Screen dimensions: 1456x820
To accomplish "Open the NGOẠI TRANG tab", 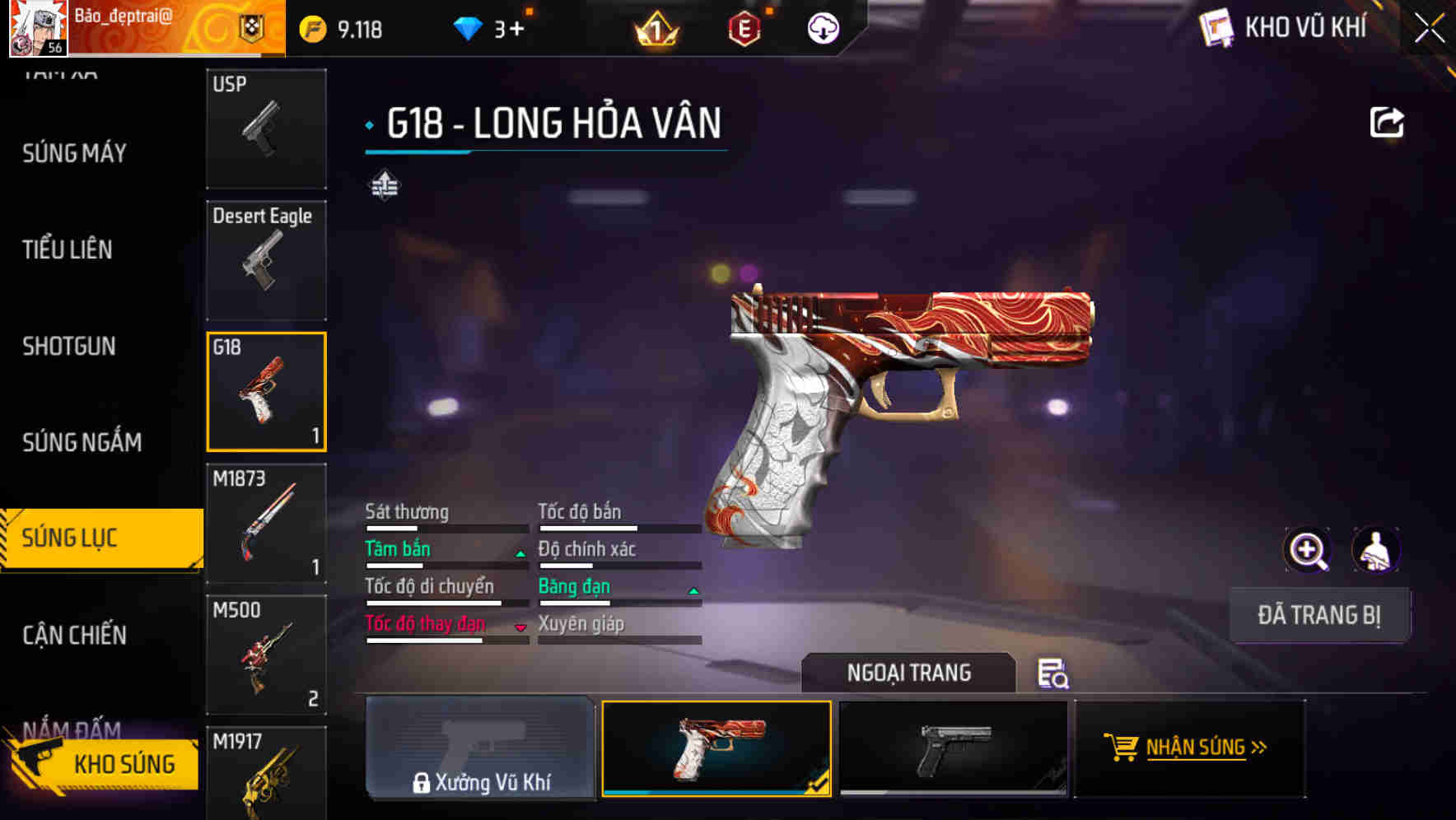I will [x=908, y=673].
